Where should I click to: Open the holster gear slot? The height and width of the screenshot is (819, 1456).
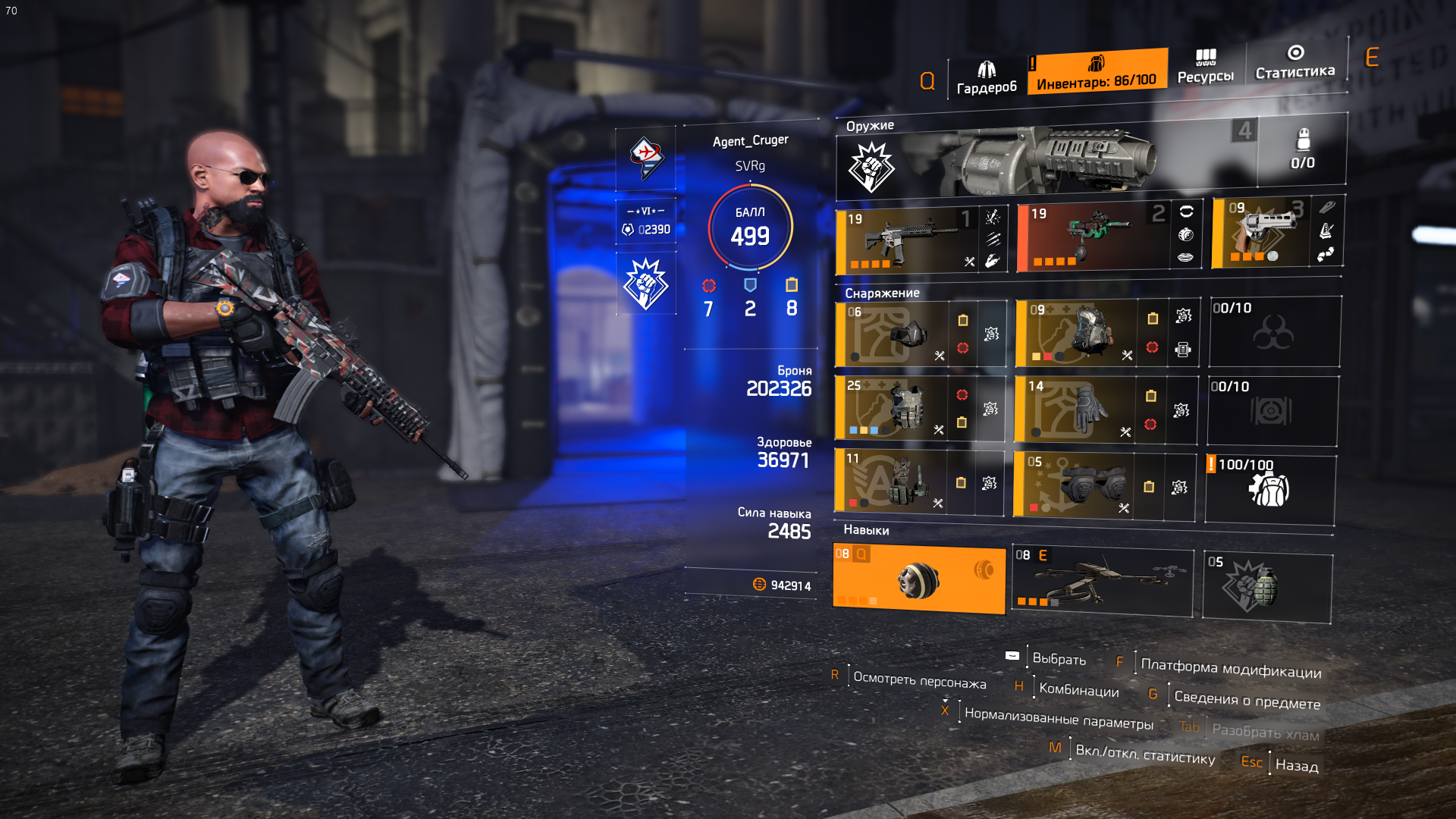coord(890,482)
